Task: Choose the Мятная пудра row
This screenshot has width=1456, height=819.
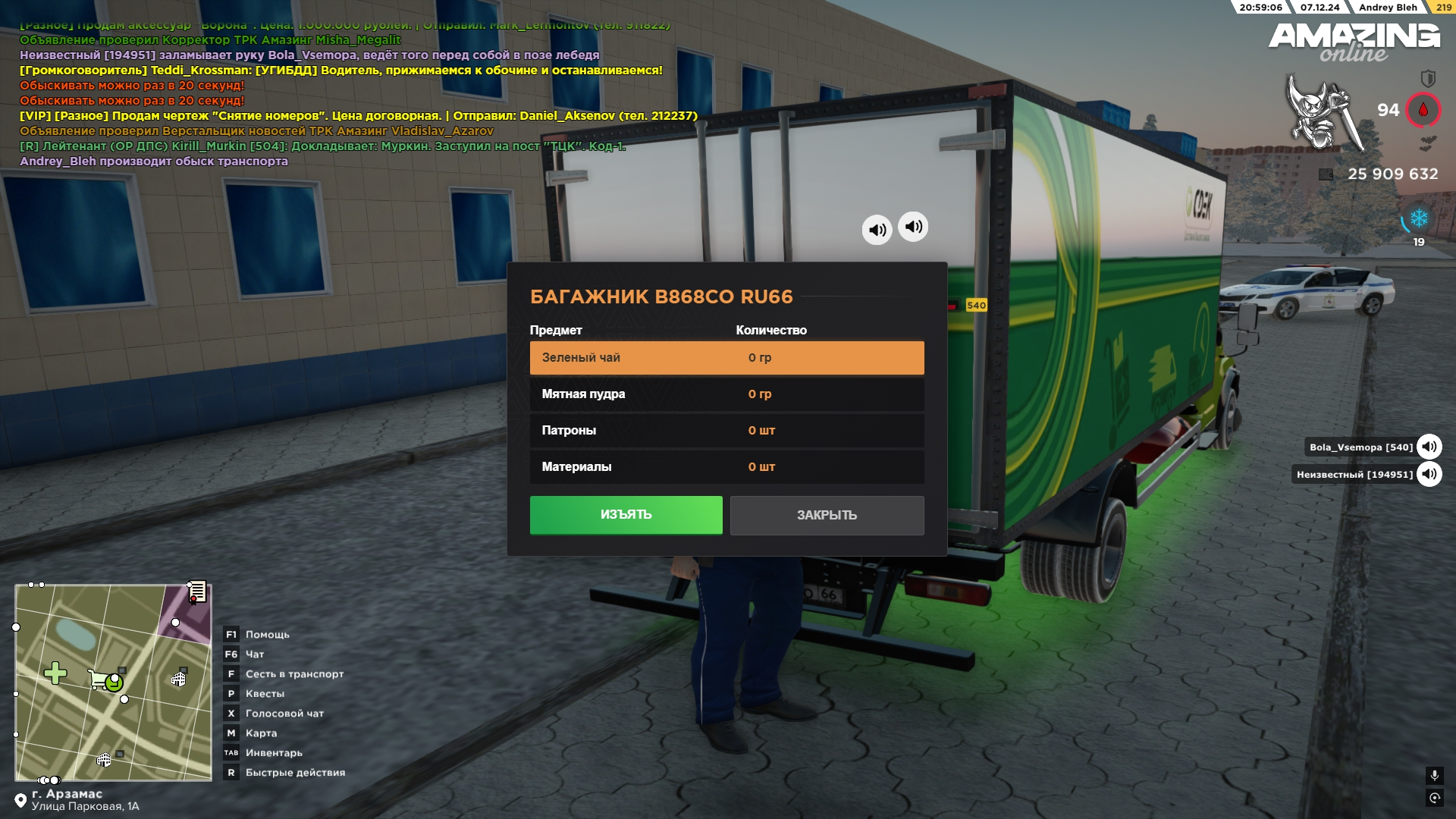Action: [x=726, y=394]
